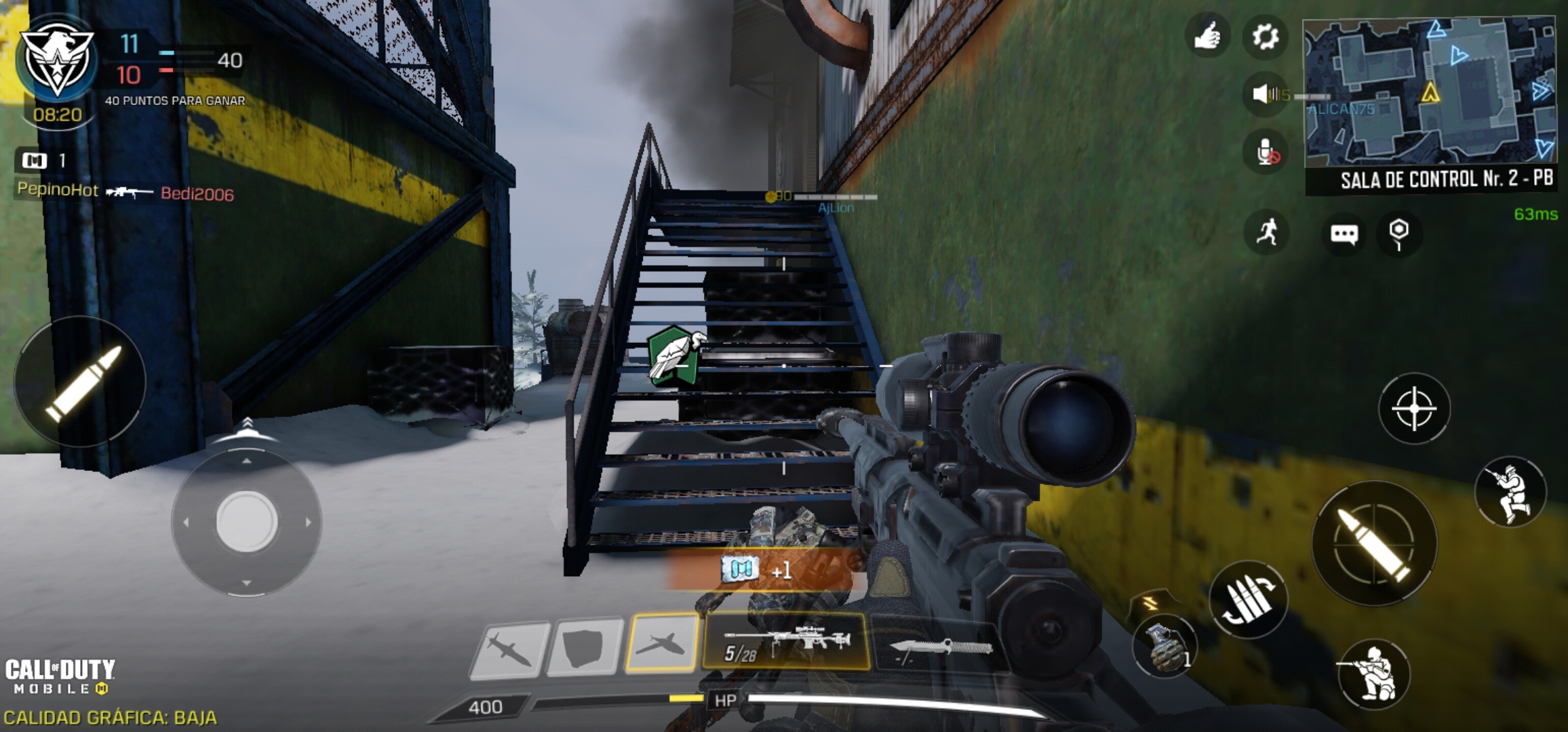Jump using the leaping soldier button
The width and height of the screenshot is (1568, 732).
click(x=1510, y=491)
